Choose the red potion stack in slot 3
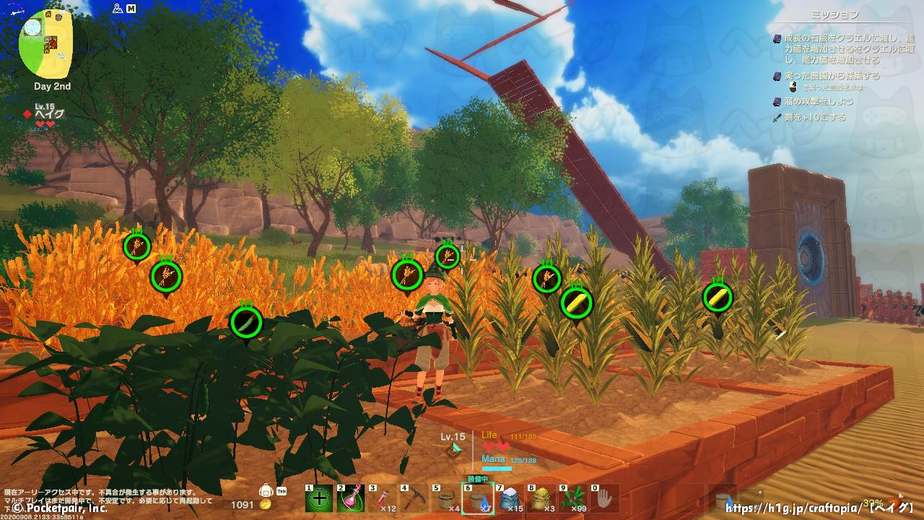Screen dimensions: 924x520 [x=382, y=498]
